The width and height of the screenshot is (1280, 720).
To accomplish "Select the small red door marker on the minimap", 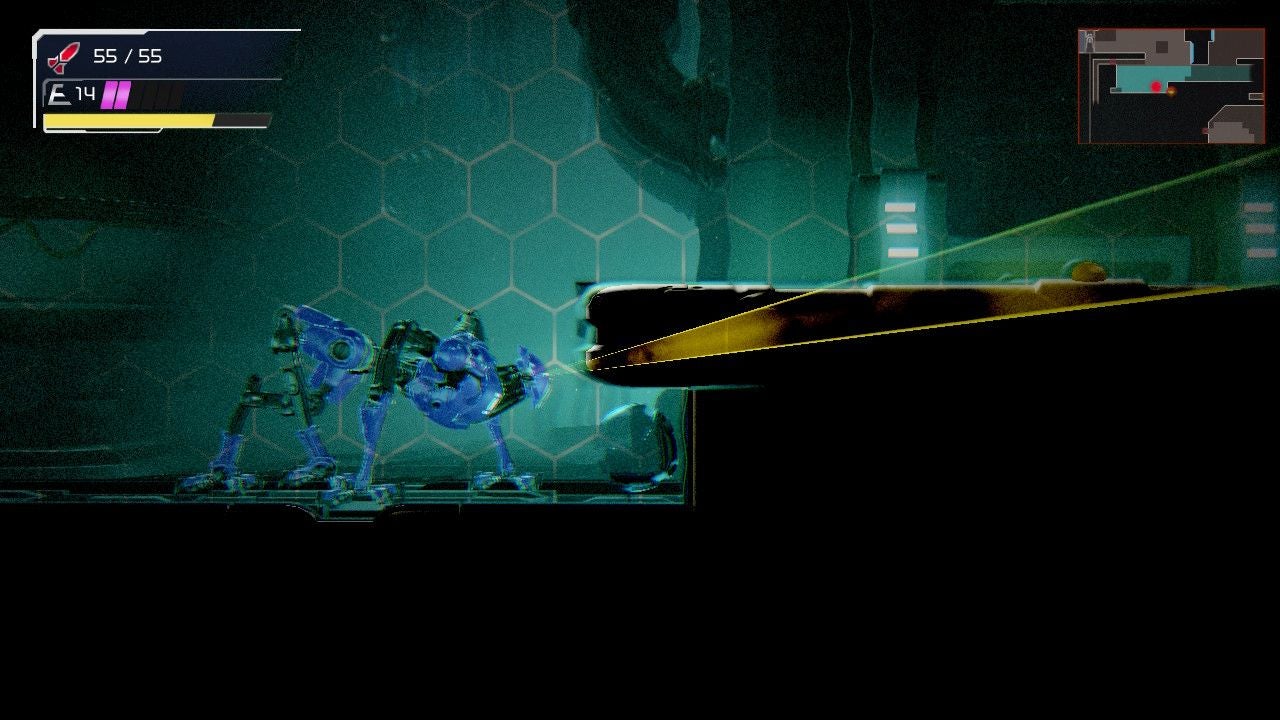I will coord(1111,61).
